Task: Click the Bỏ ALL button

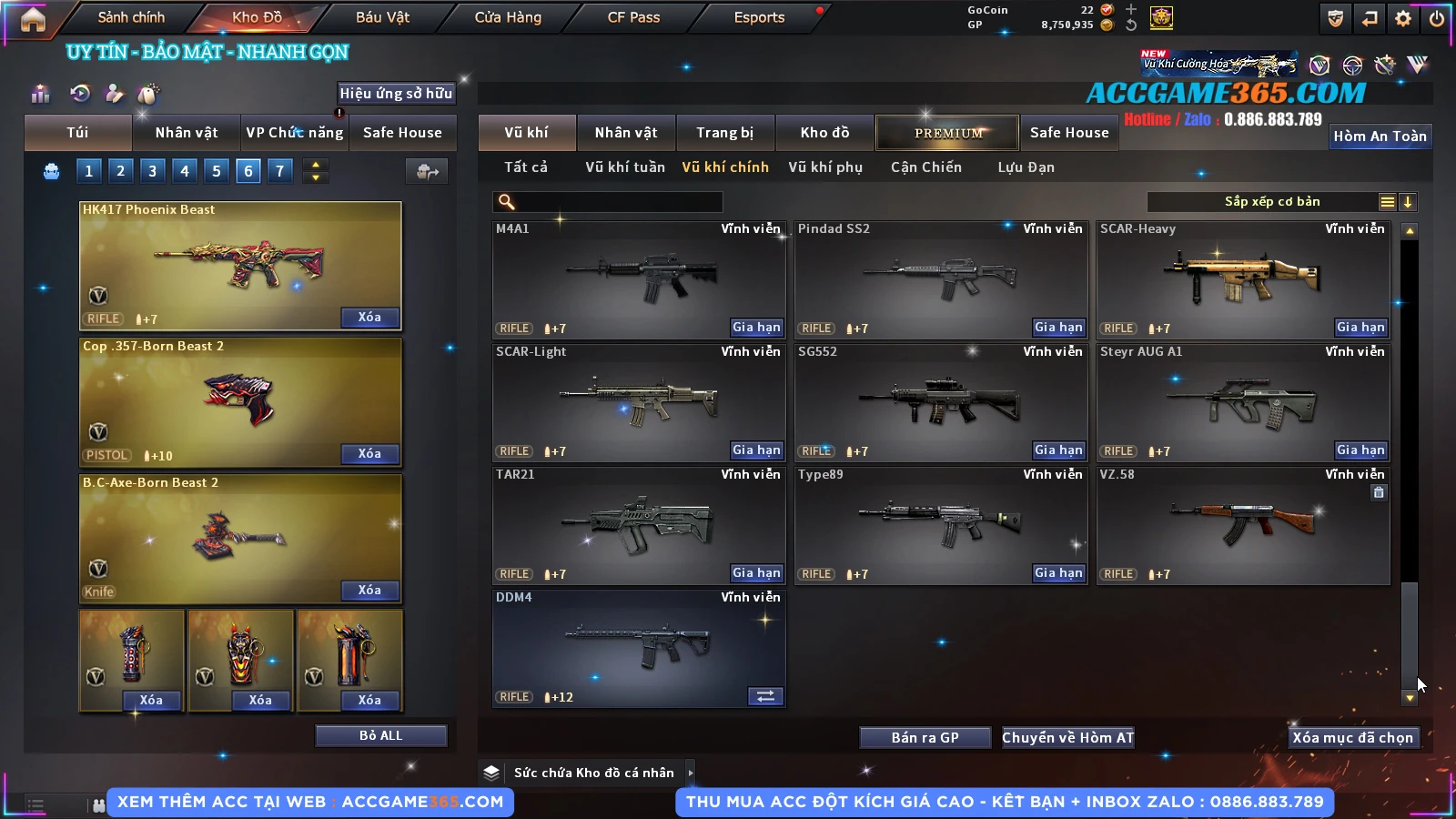Action: coord(380,735)
